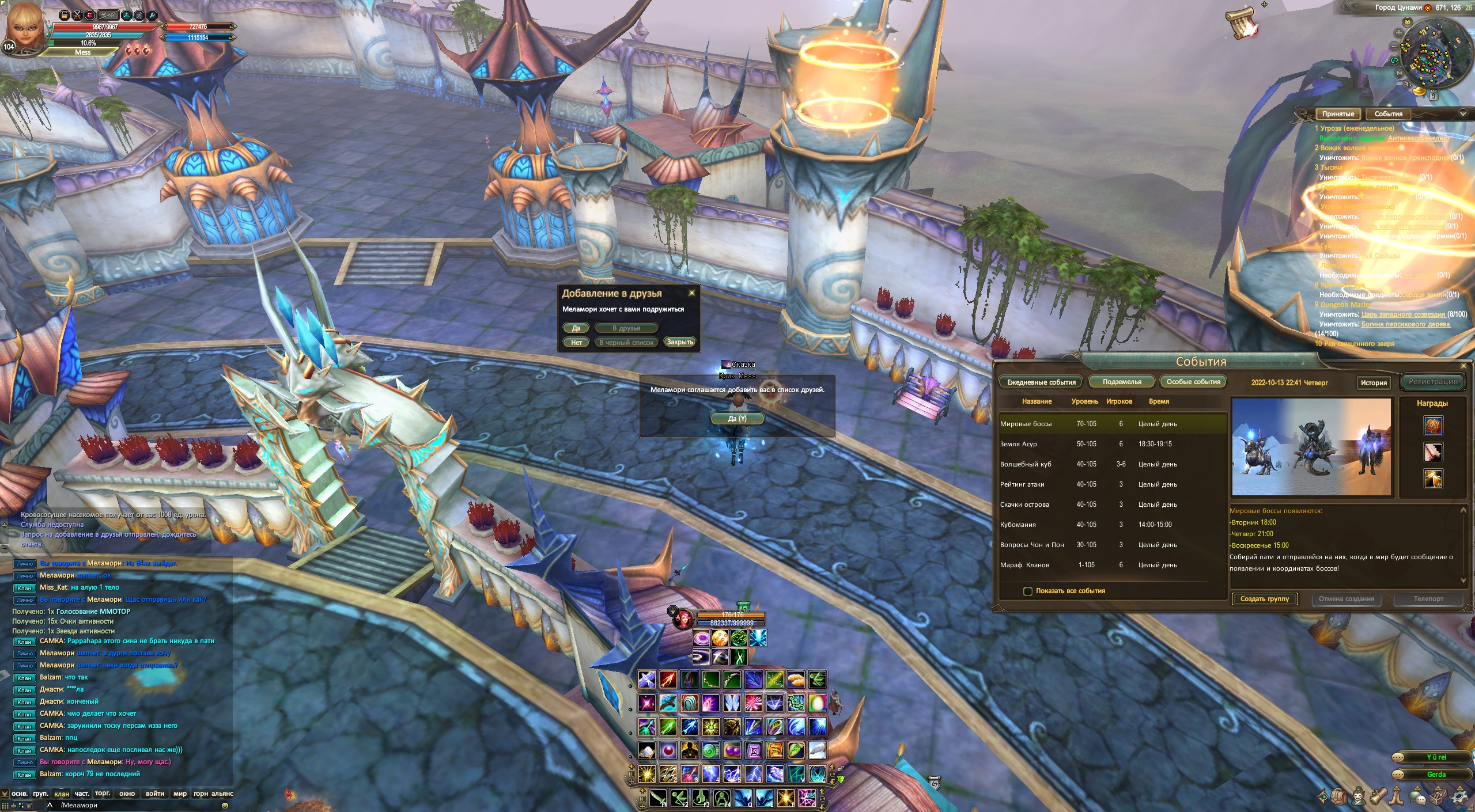Show the Особые события tab
1475x812 pixels.
(x=1193, y=382)
